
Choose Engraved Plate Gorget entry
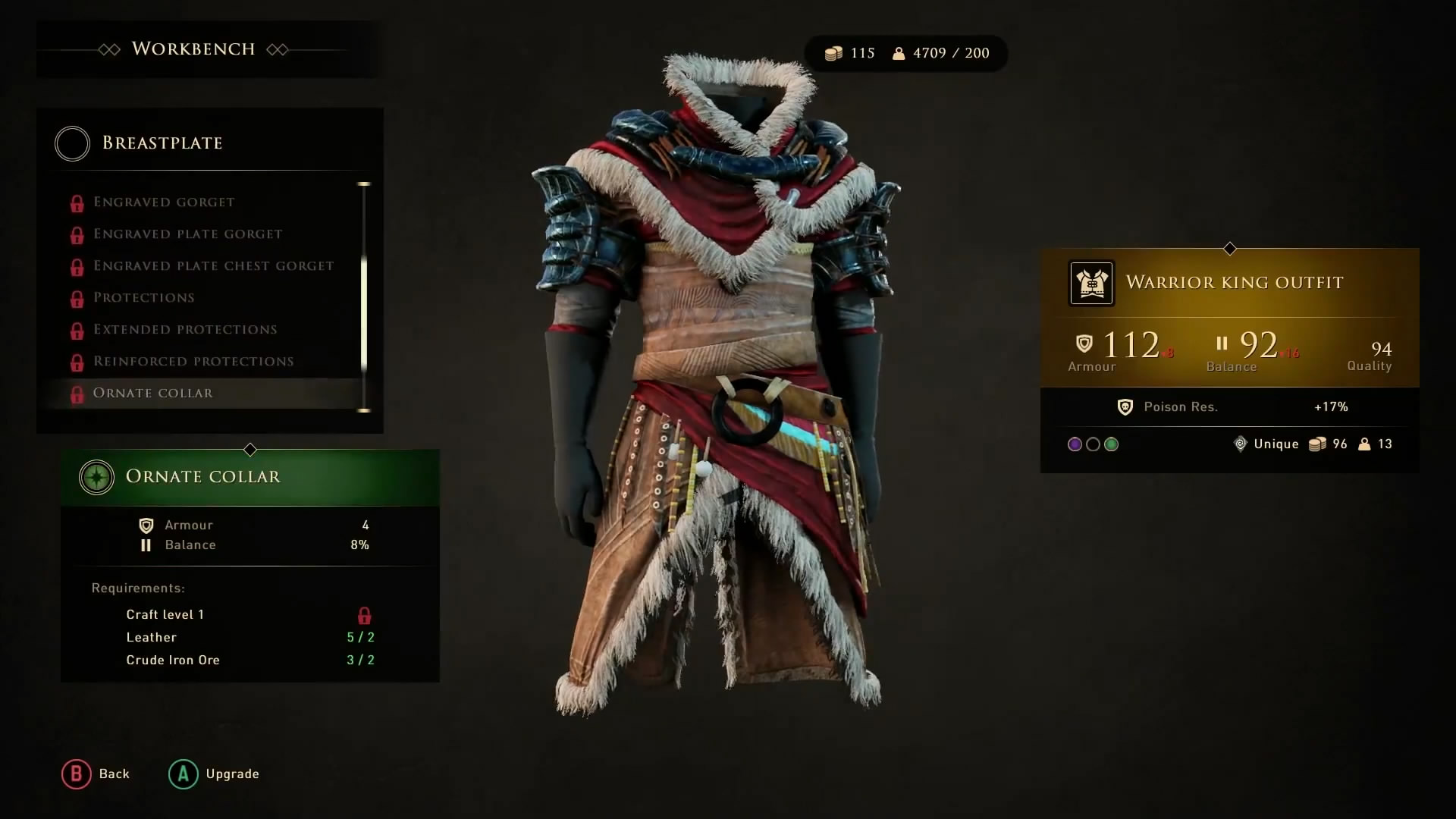187,234
